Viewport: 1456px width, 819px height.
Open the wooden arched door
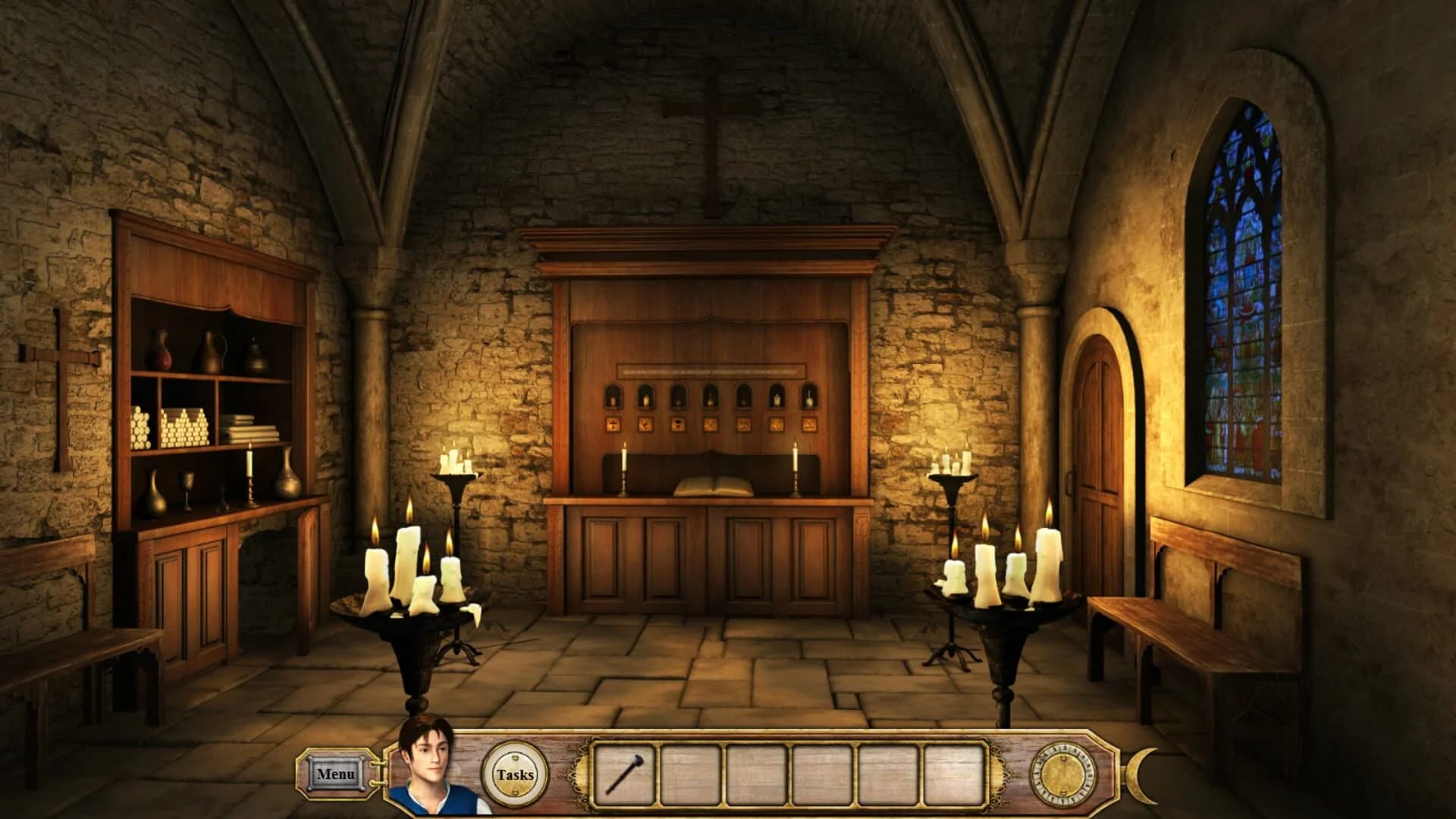pyautogui.click(x=1098, y=440)
